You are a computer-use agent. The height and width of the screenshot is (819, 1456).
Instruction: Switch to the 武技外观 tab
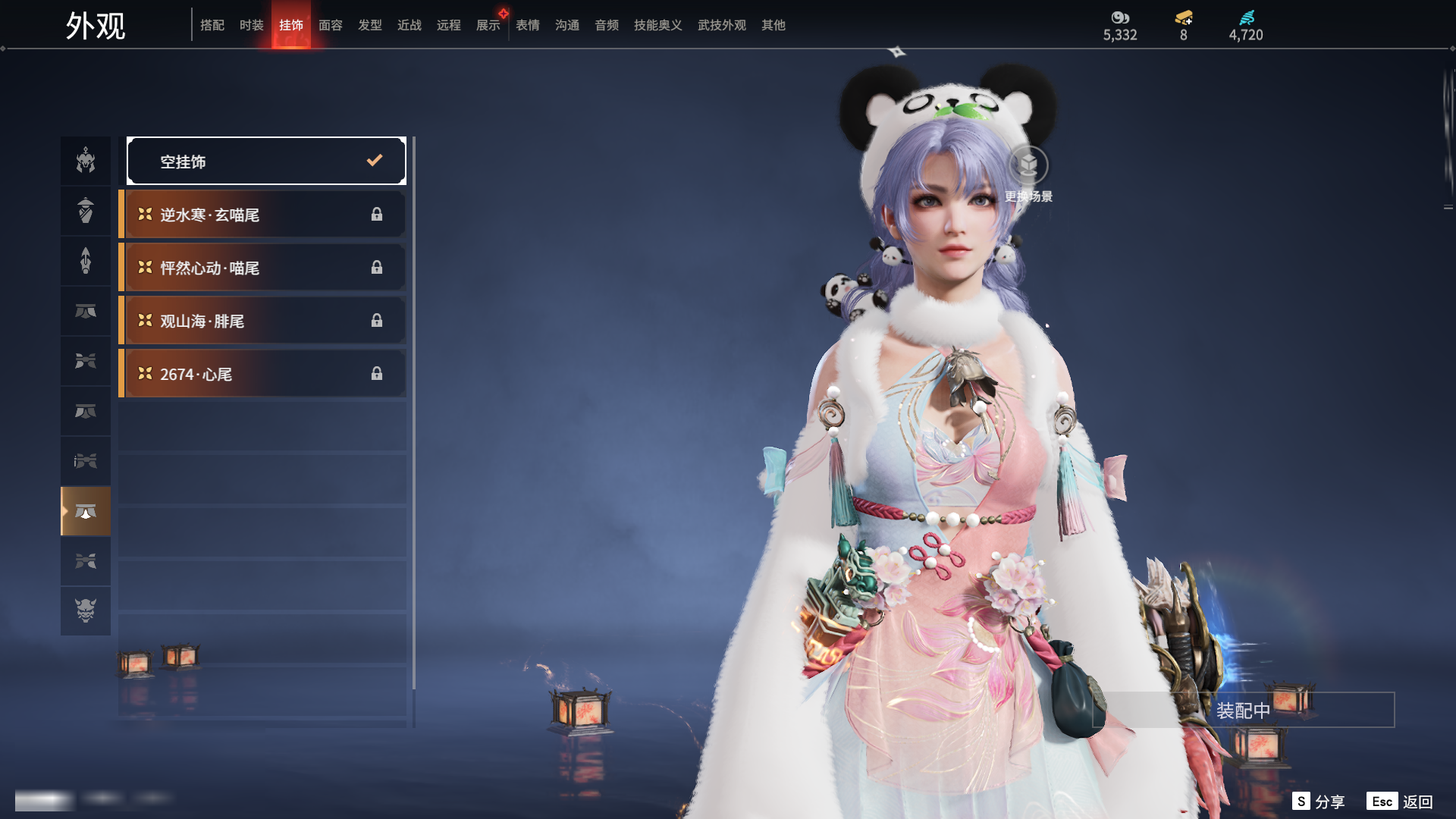pos(722,25)
